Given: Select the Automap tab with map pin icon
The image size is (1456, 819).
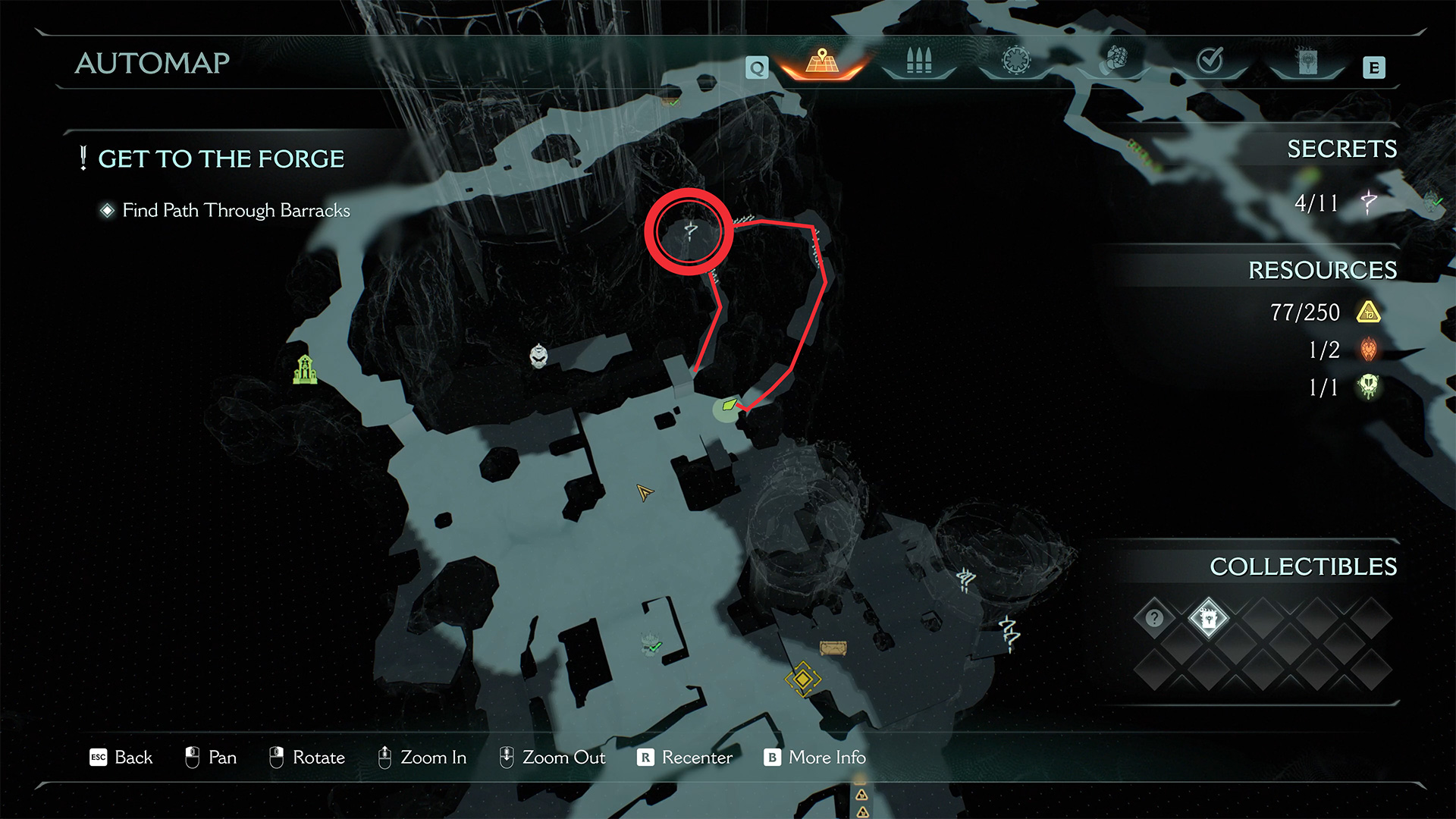Looking at the screenshot, I should [823, 62].
